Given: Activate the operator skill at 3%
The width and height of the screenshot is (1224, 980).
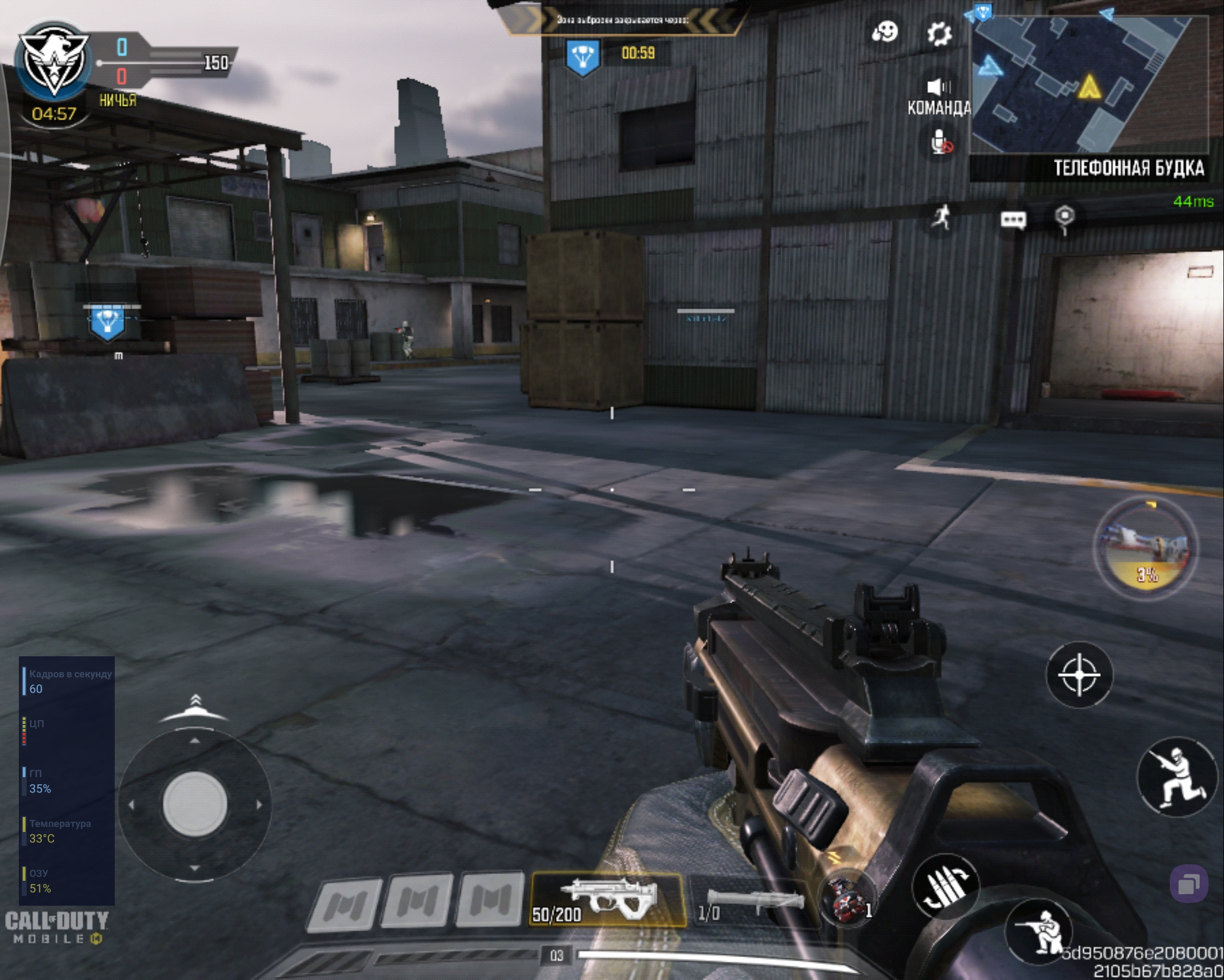Looking at the screenshot, I should point(1146,547).
